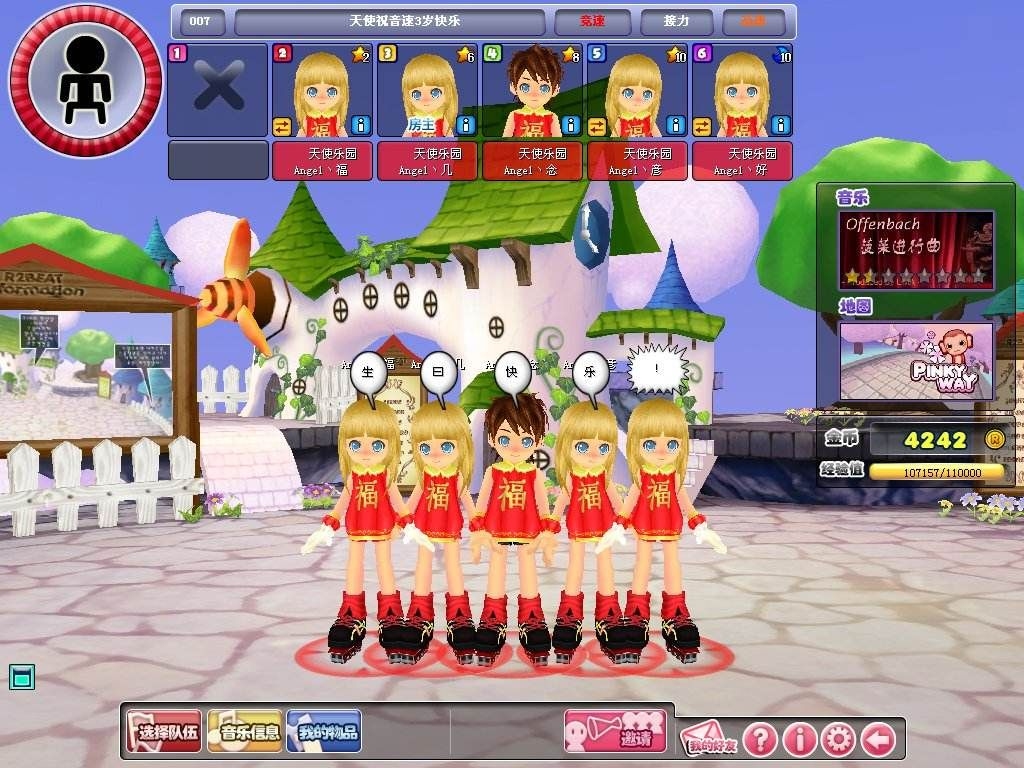The width and height of the screenshot is (1024, 768).
Task: Click the closed player slot 1 with X
Action: 218,90
